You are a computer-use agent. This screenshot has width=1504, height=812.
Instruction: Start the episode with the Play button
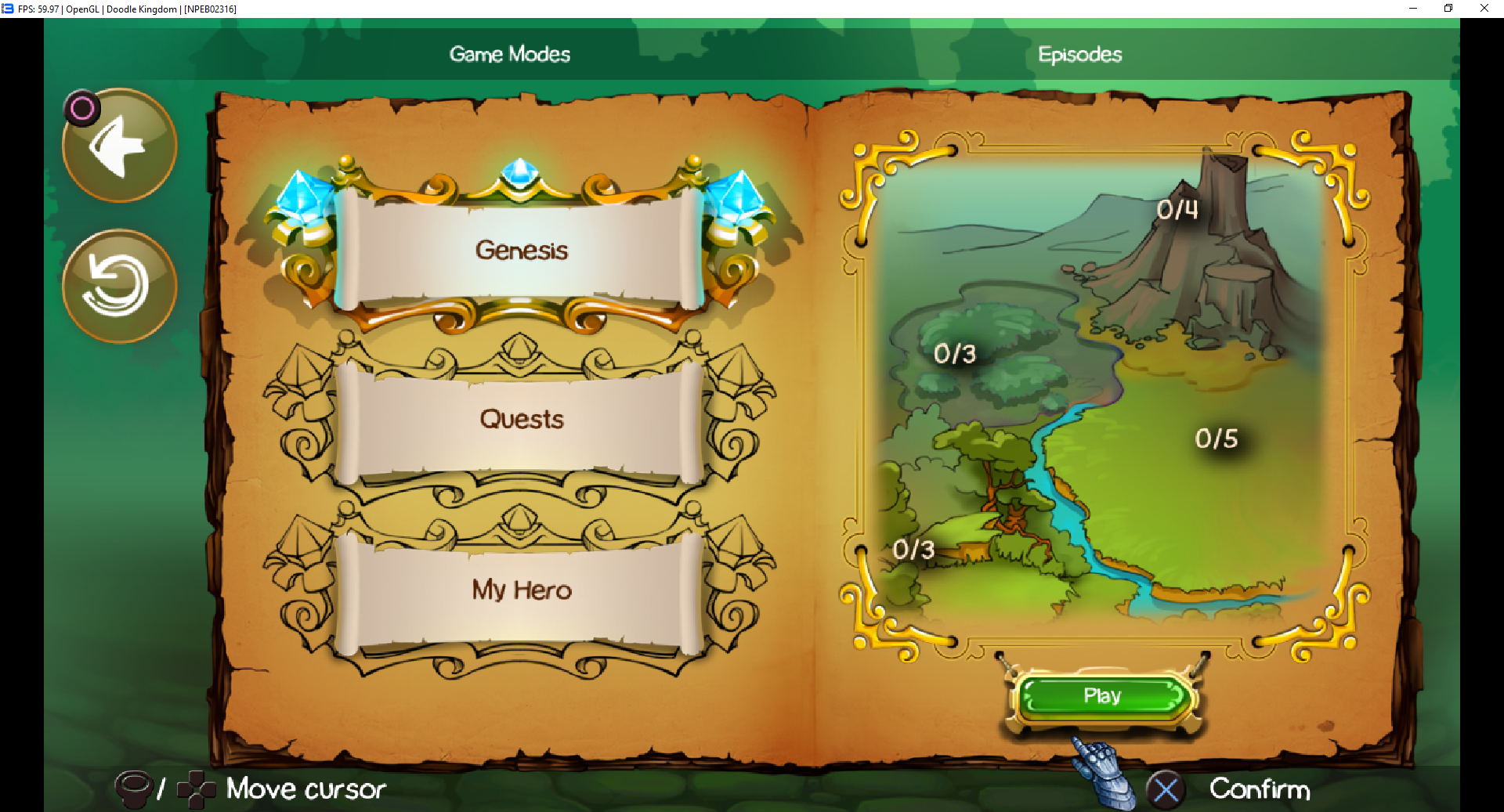coord(1102,696)
